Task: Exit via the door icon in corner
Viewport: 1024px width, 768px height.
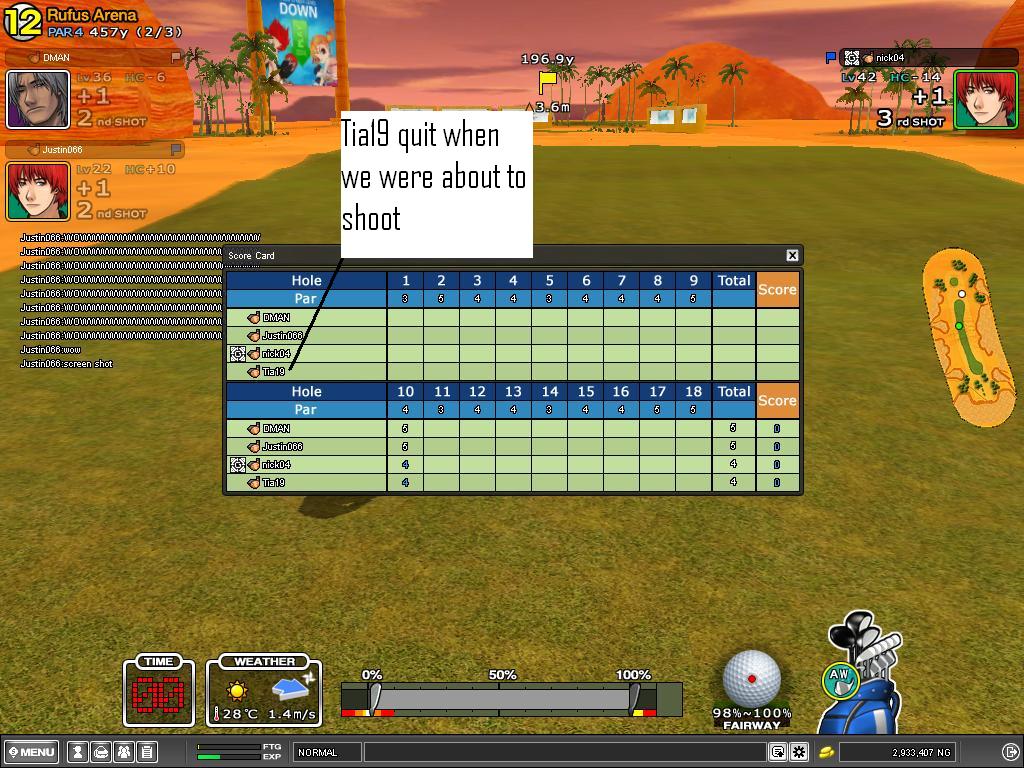Action: click(x=1010, y=752)
